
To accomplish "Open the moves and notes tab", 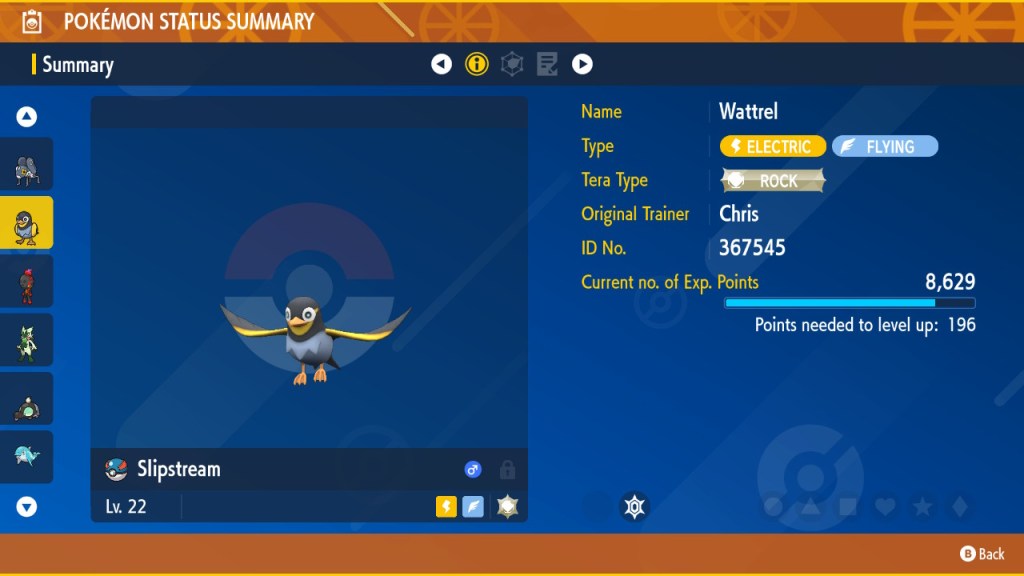I will coord(547,65).
